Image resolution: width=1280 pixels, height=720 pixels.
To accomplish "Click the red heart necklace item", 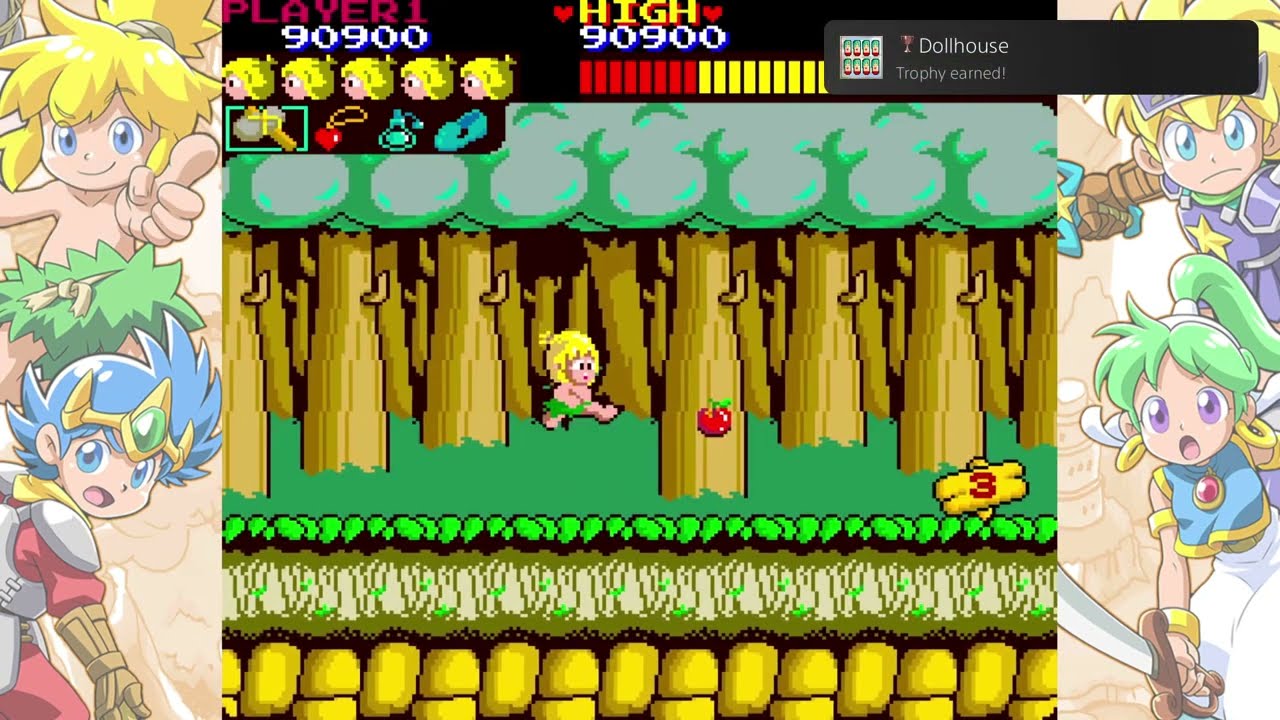I will click(x=336, y=130).
